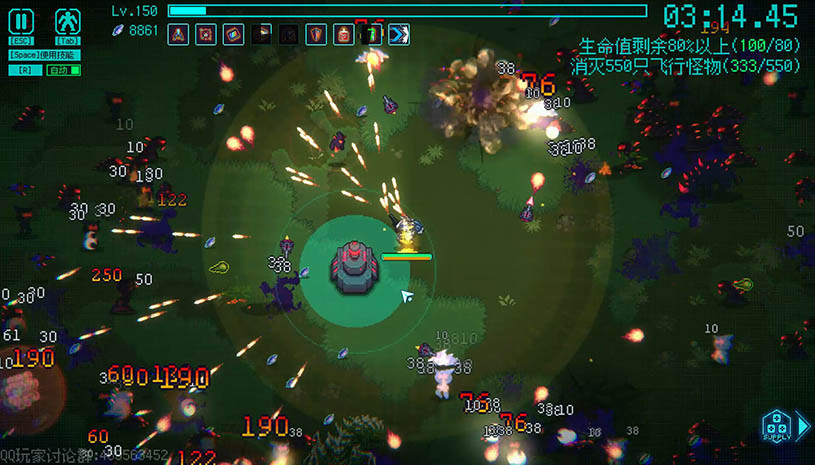The height and width of the screenshot is (465, 815).
Task: Select the blue double-chevron skill icon
Action: (399, 34)
